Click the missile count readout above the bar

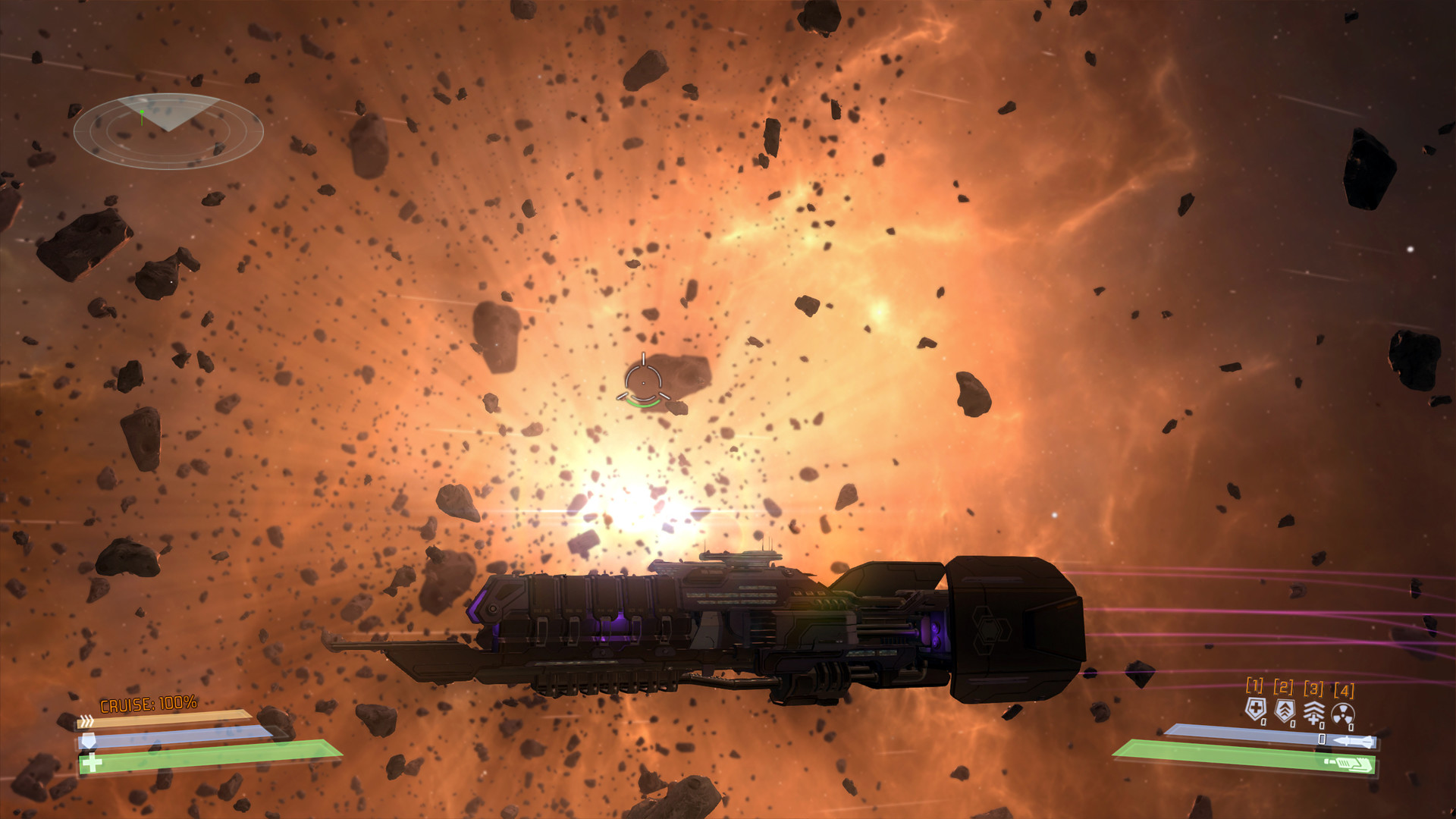tap(1322, 739)
